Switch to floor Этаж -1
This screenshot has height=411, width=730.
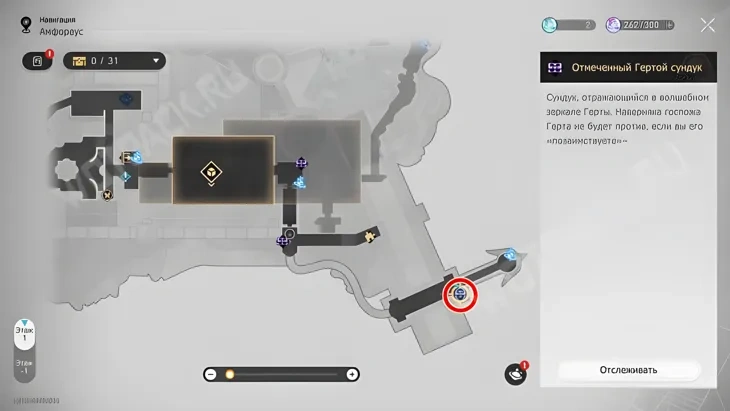[x=24, y=368]
